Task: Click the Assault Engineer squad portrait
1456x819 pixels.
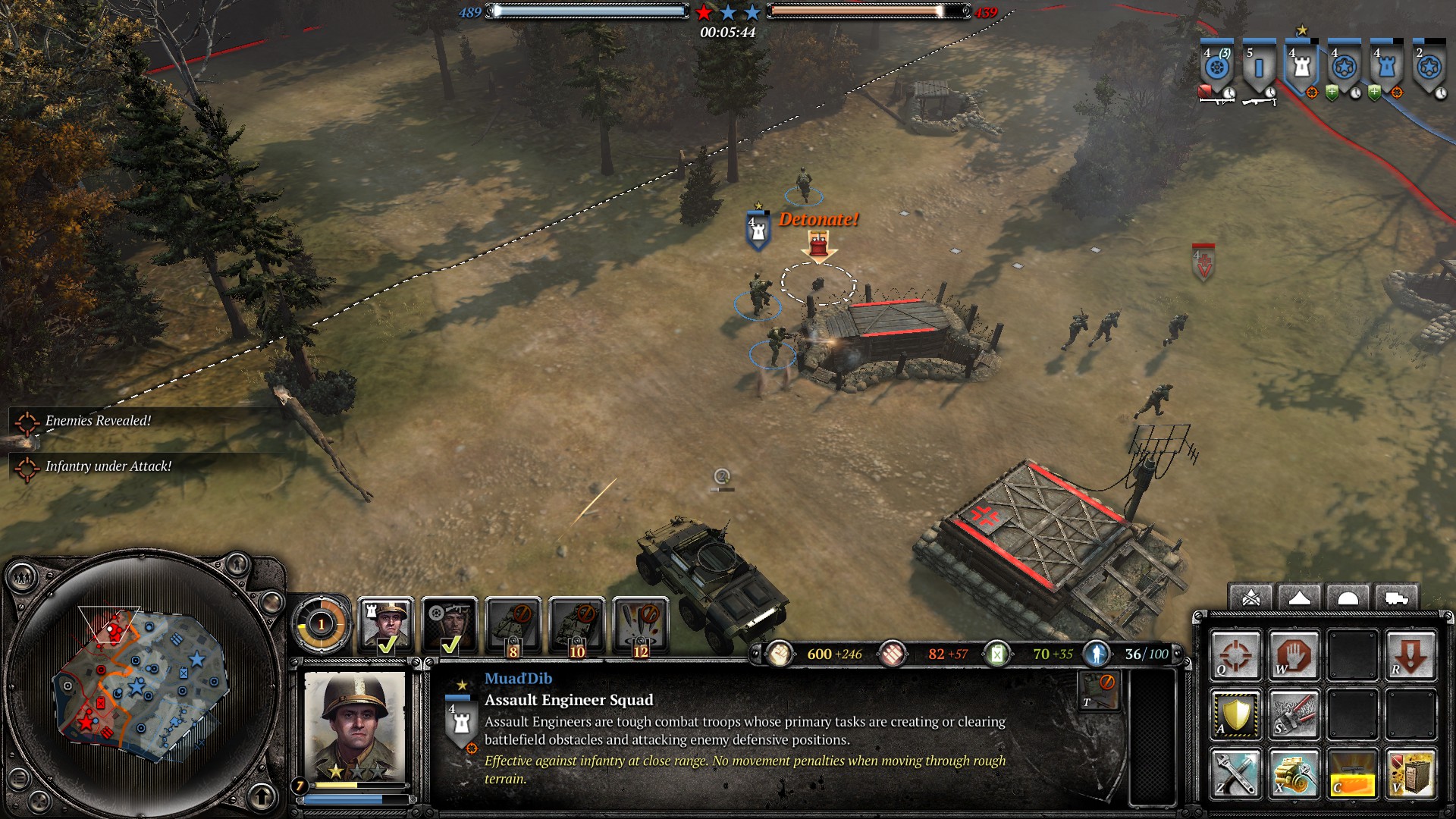Action: 354,726
